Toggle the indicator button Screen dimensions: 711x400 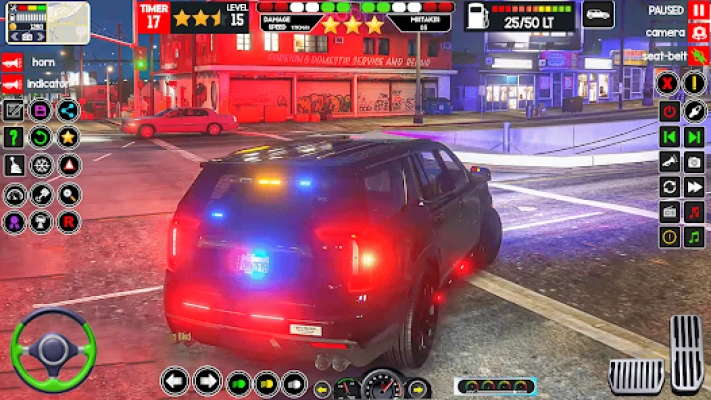13,84
